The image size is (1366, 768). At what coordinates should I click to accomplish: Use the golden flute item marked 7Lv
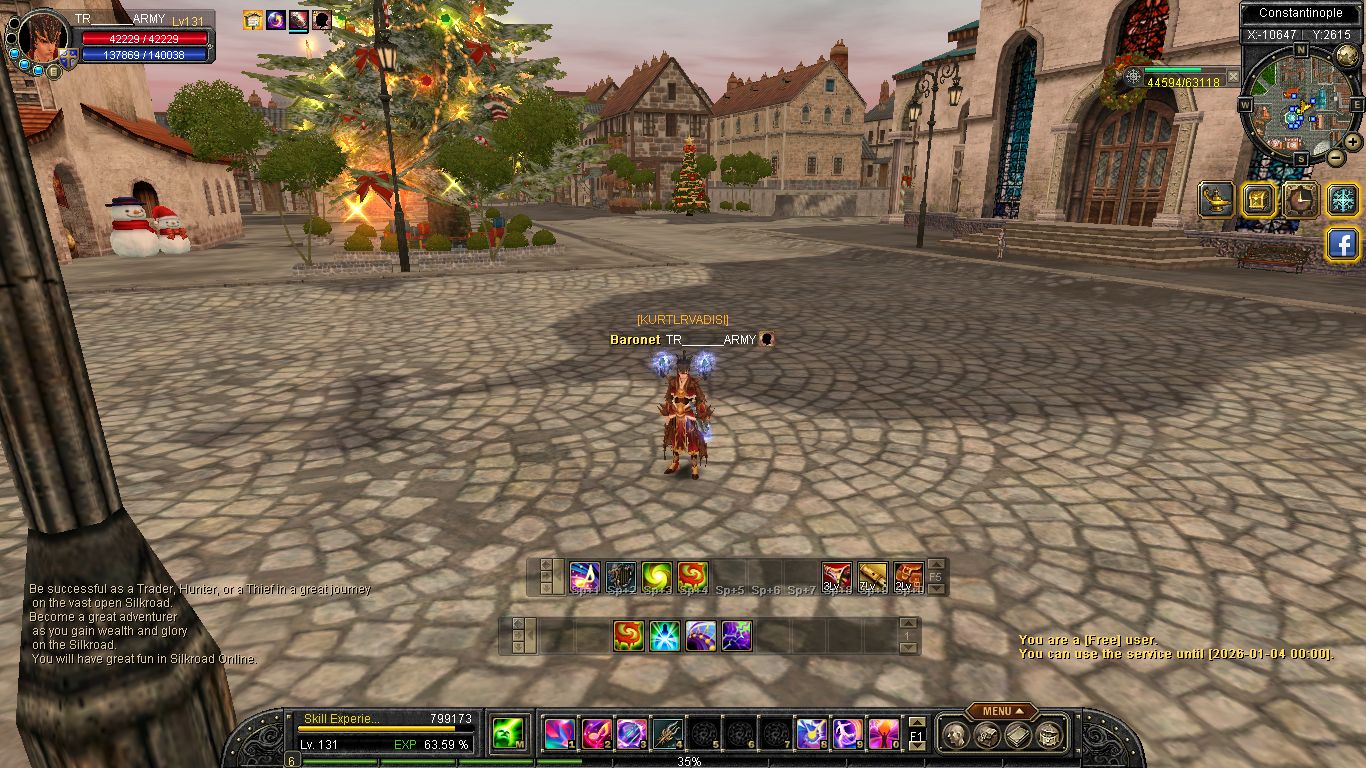point(872,577)
